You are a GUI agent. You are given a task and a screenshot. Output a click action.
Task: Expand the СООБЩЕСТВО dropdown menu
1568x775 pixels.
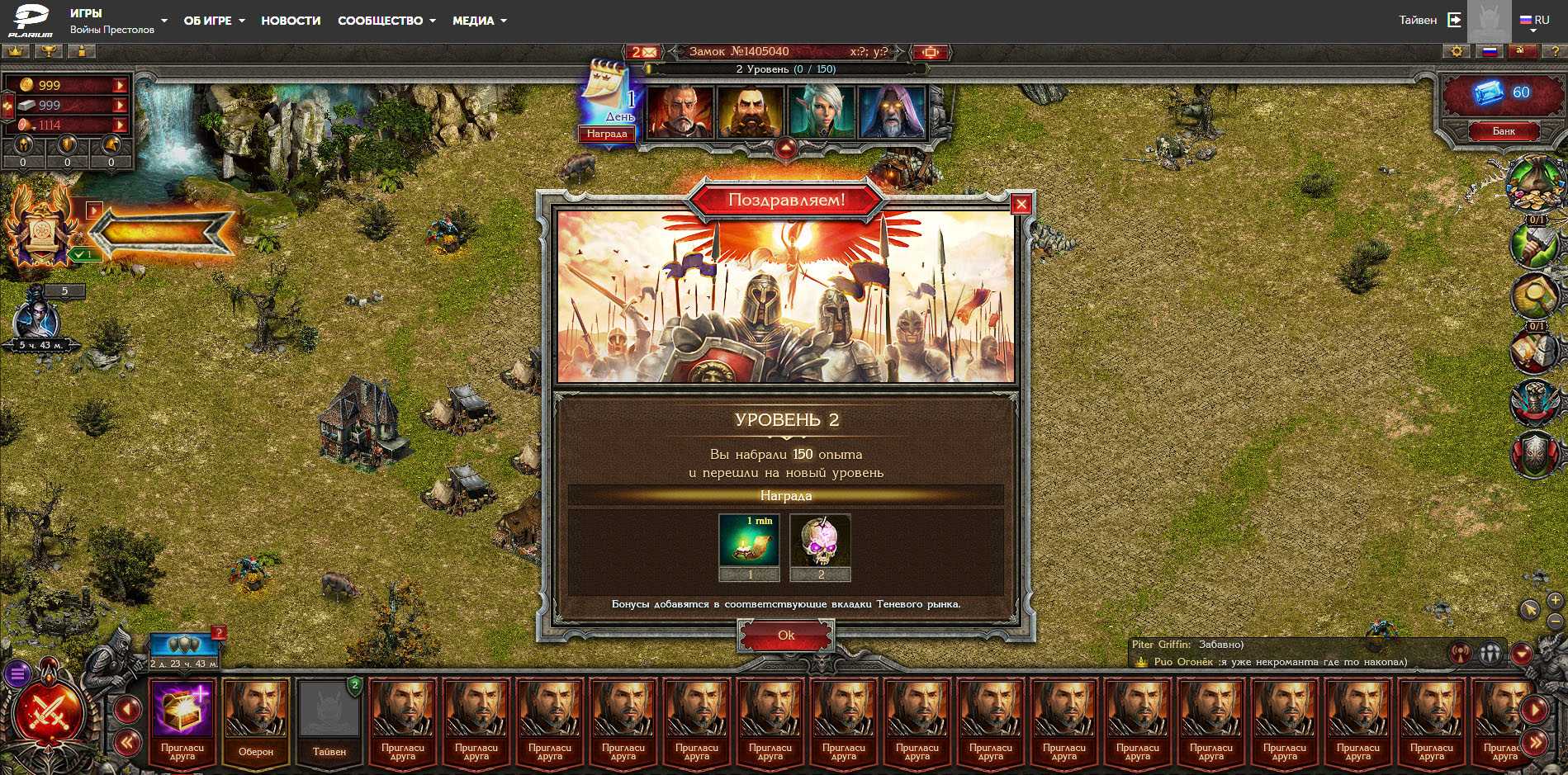coord(386,21)
